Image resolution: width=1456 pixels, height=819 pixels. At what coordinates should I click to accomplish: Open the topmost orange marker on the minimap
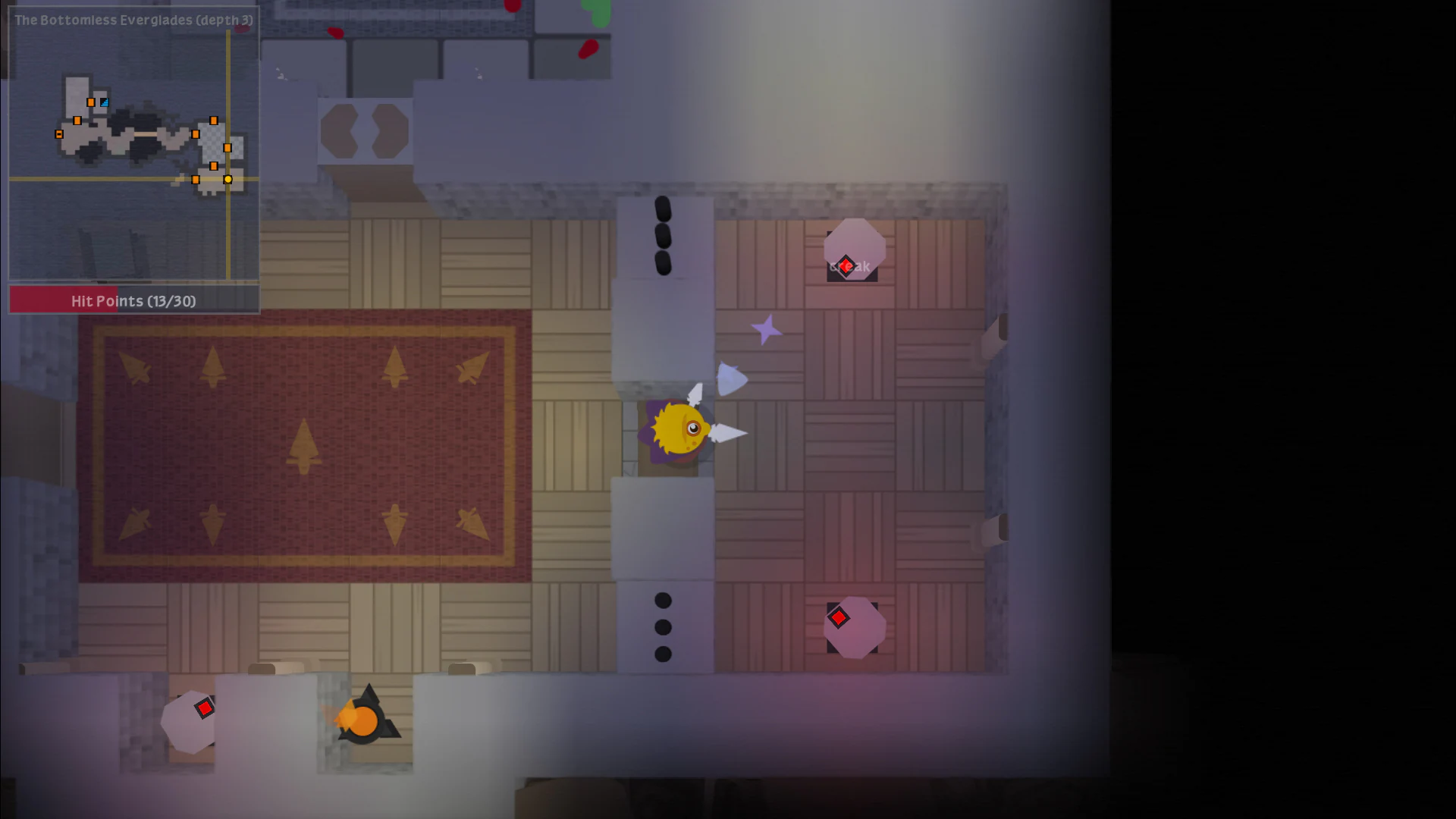(91, 102)
